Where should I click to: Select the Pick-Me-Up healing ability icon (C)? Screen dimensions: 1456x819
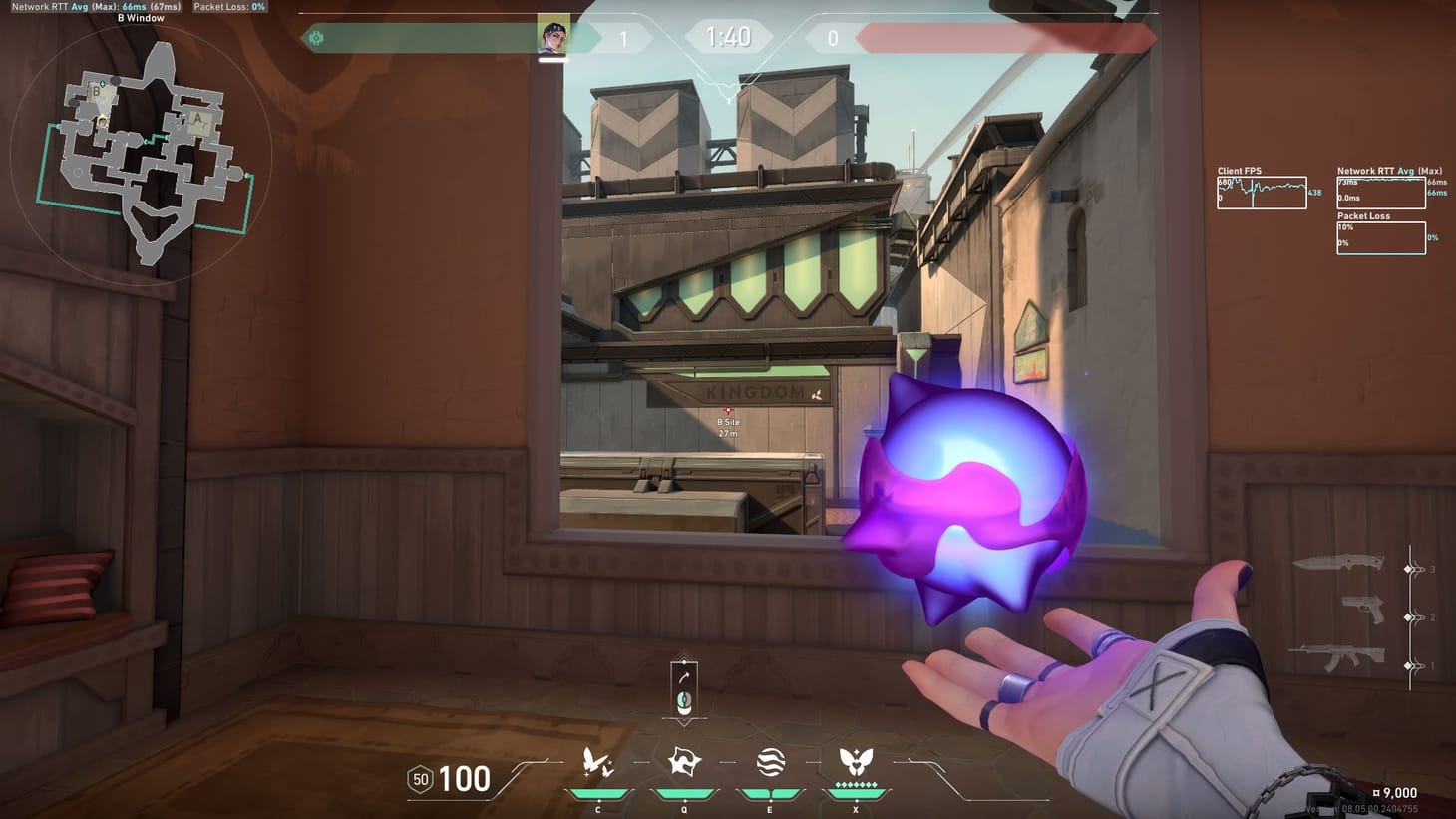(597, 763)
